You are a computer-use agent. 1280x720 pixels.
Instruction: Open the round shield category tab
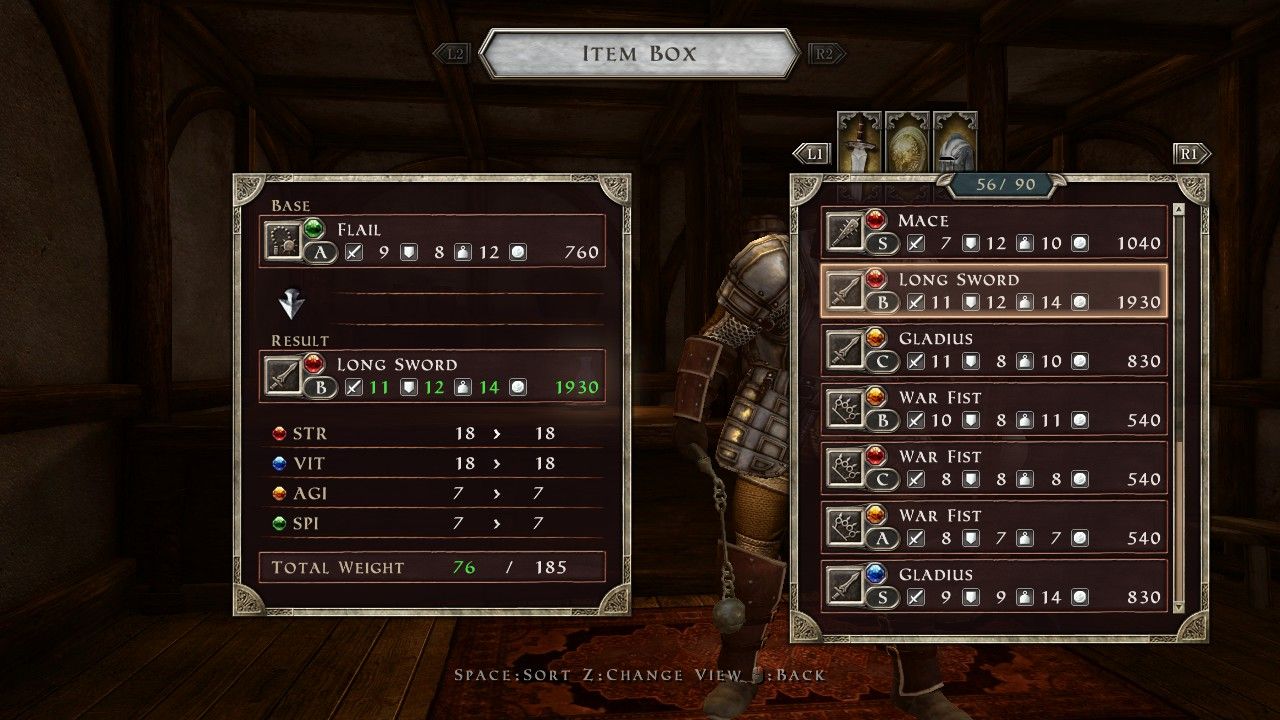pos(907,140)
